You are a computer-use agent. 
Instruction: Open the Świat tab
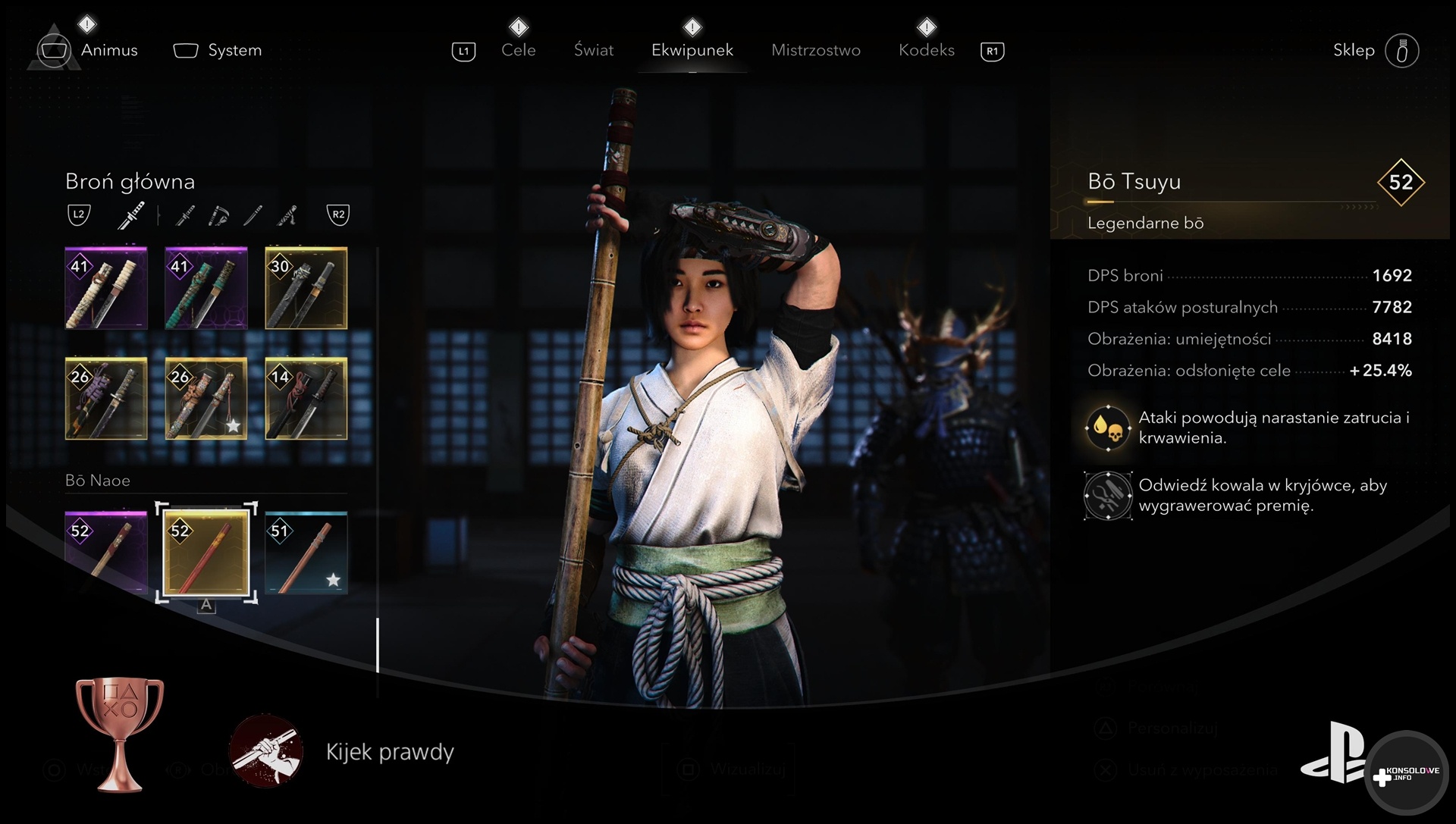point(594,50)
